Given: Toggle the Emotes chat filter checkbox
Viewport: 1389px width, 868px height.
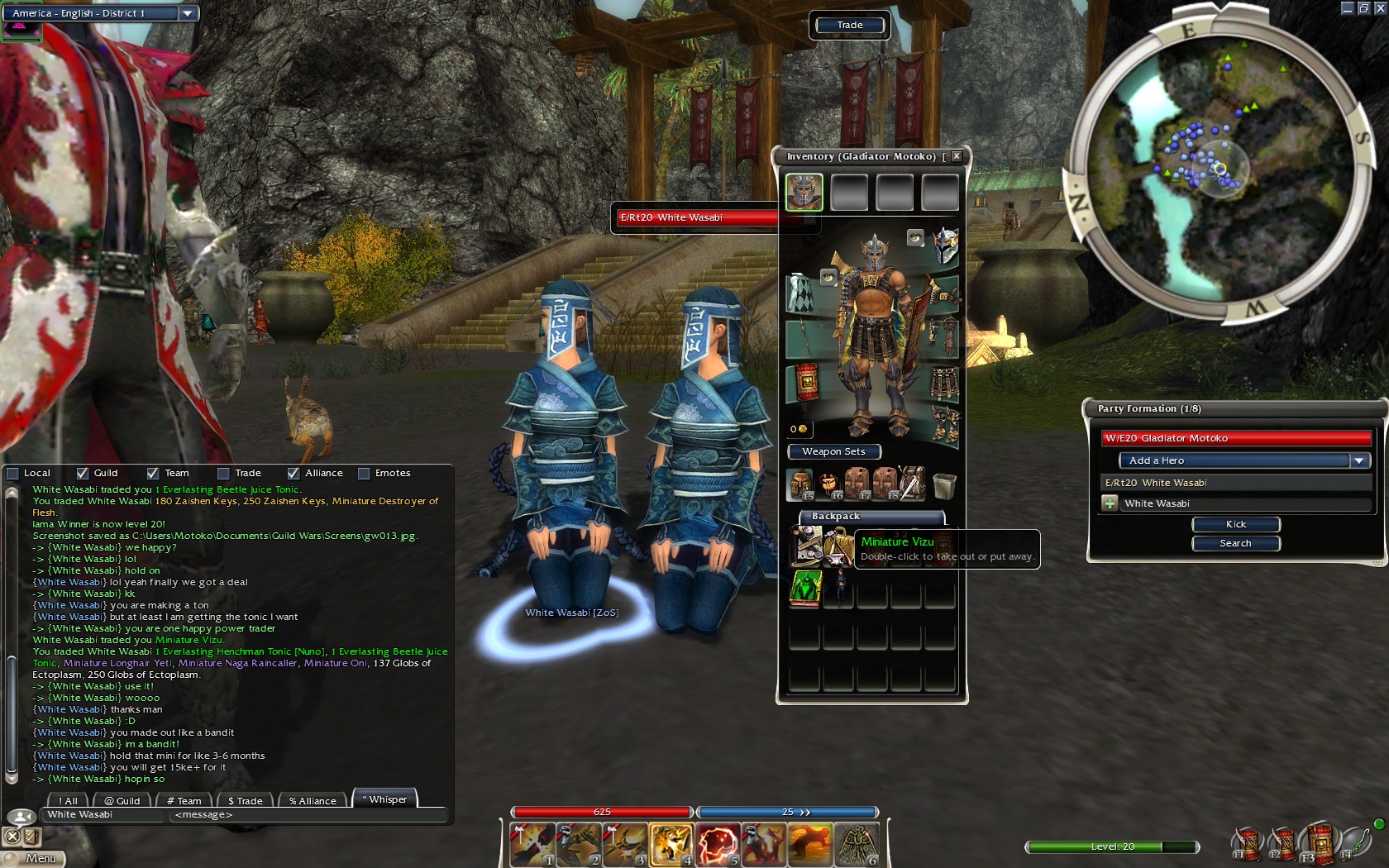Looking at the screenshot, I should click(x=364, y=474).
